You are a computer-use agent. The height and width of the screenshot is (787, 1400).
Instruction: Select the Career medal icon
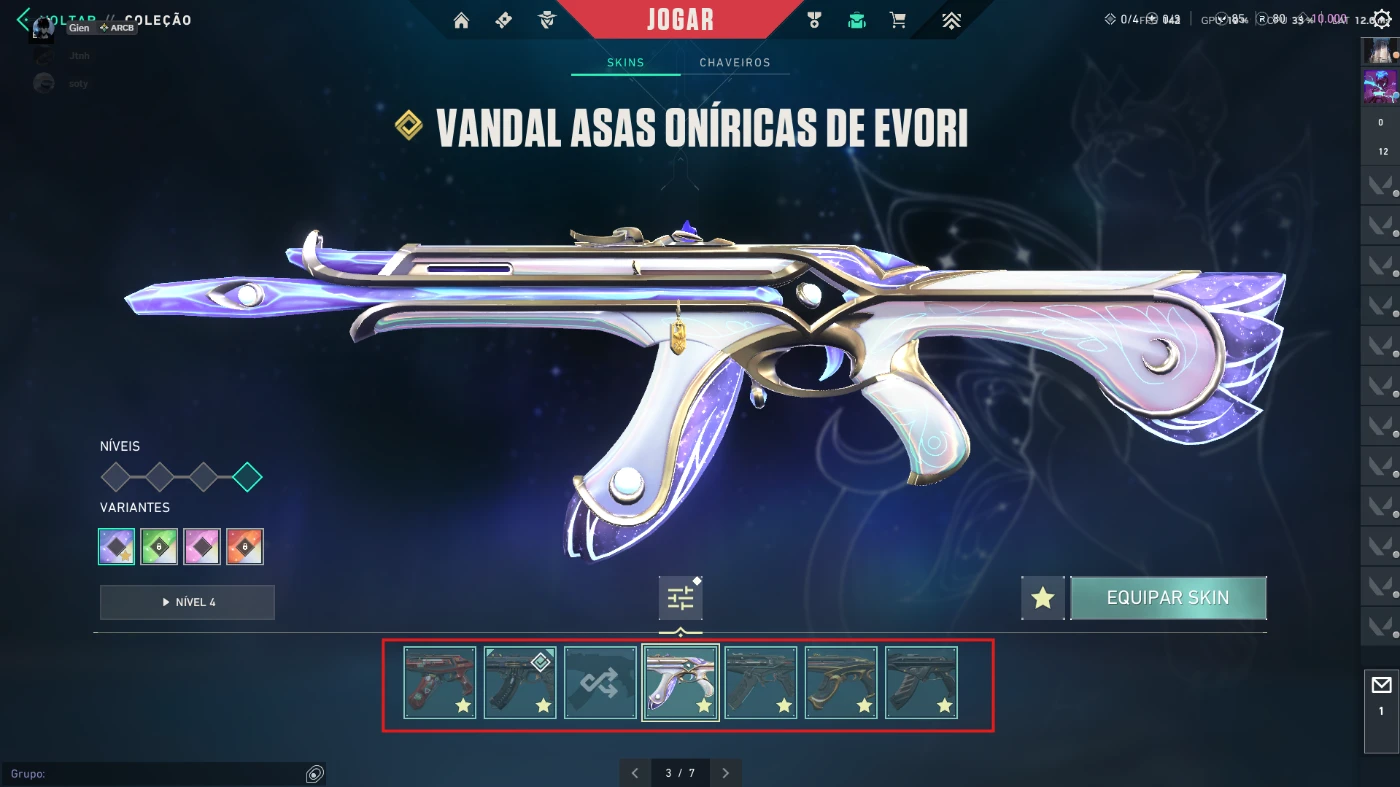tap(815, 20)
